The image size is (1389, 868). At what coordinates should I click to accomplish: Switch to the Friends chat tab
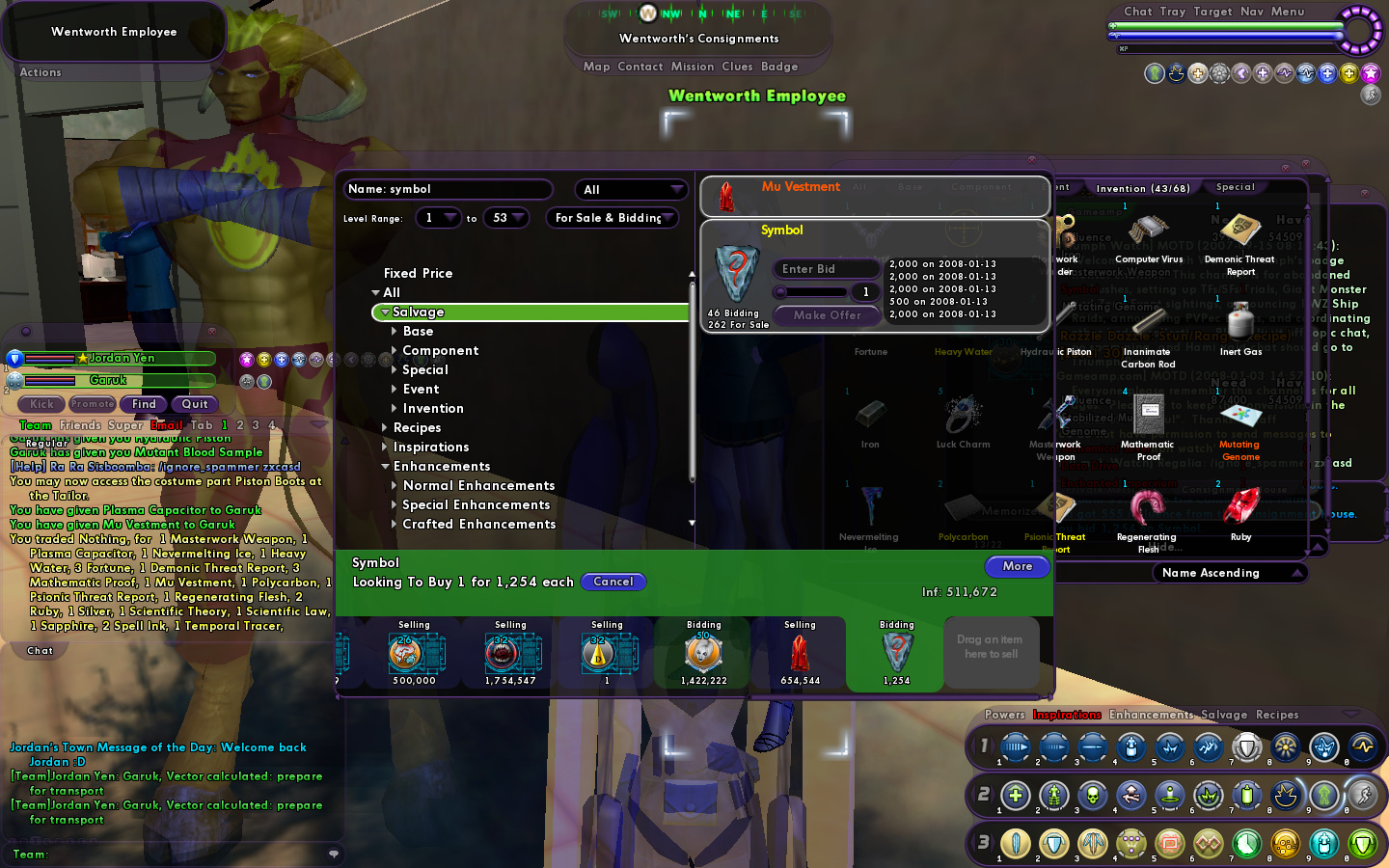(x=80, y=425)
